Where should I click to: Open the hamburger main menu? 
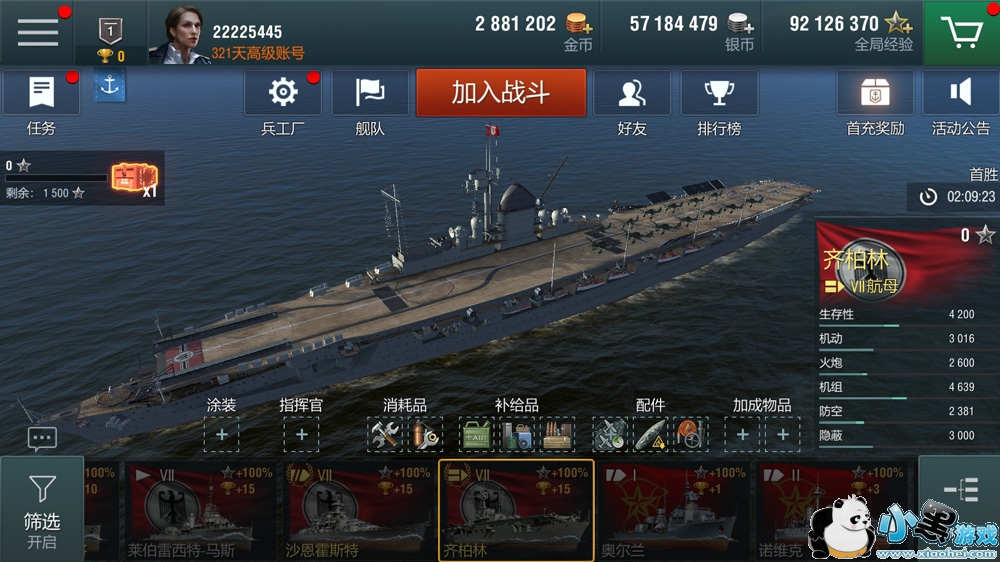click(38, 32)
